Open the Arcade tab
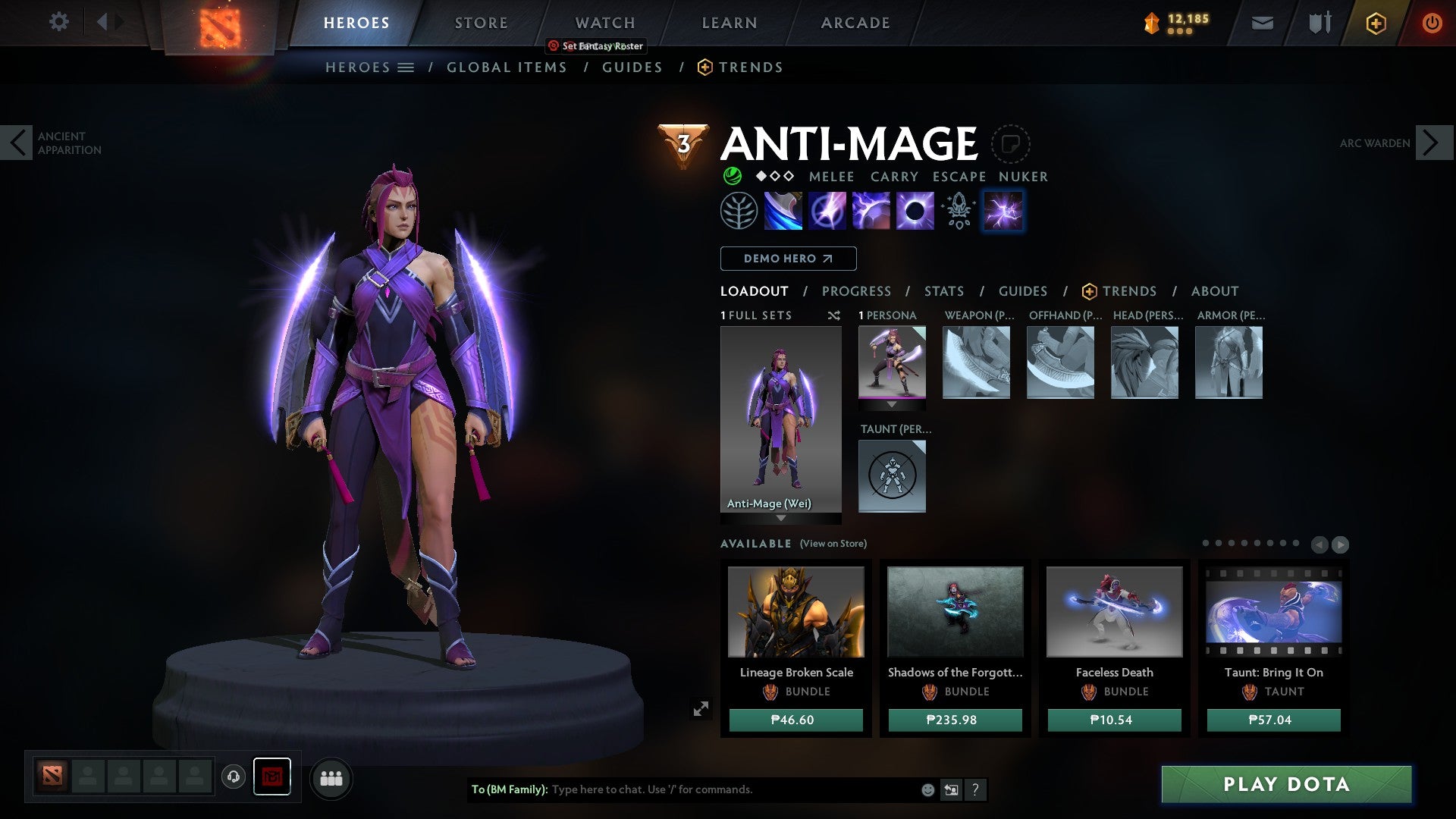This screenshot has width=1456, height=819. click(855, 23)
